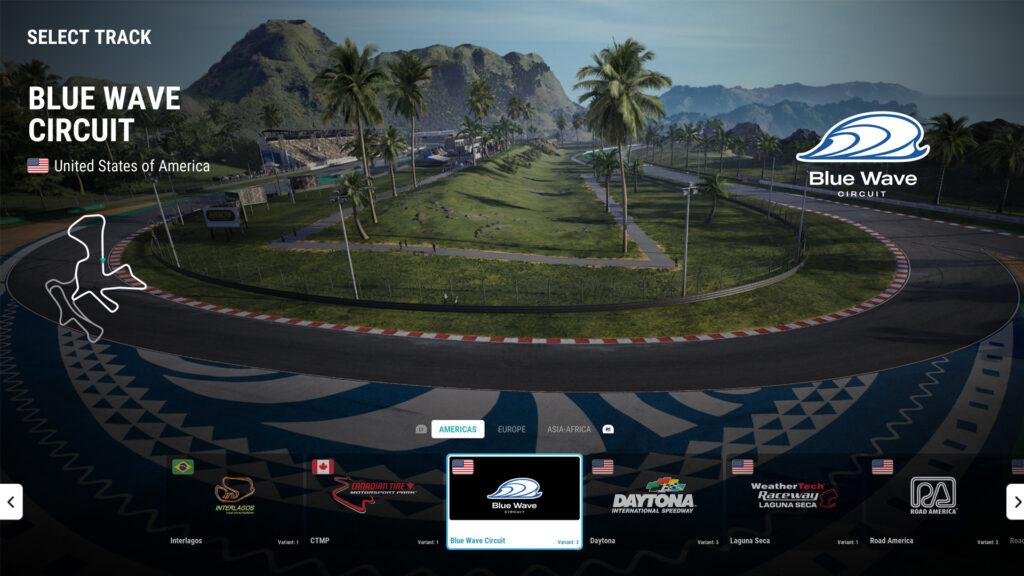Image resolution: width=1024 pixels, height=576 pixels.
Task: Pick Daytona International Speedway
Action: tap(653, 495)
